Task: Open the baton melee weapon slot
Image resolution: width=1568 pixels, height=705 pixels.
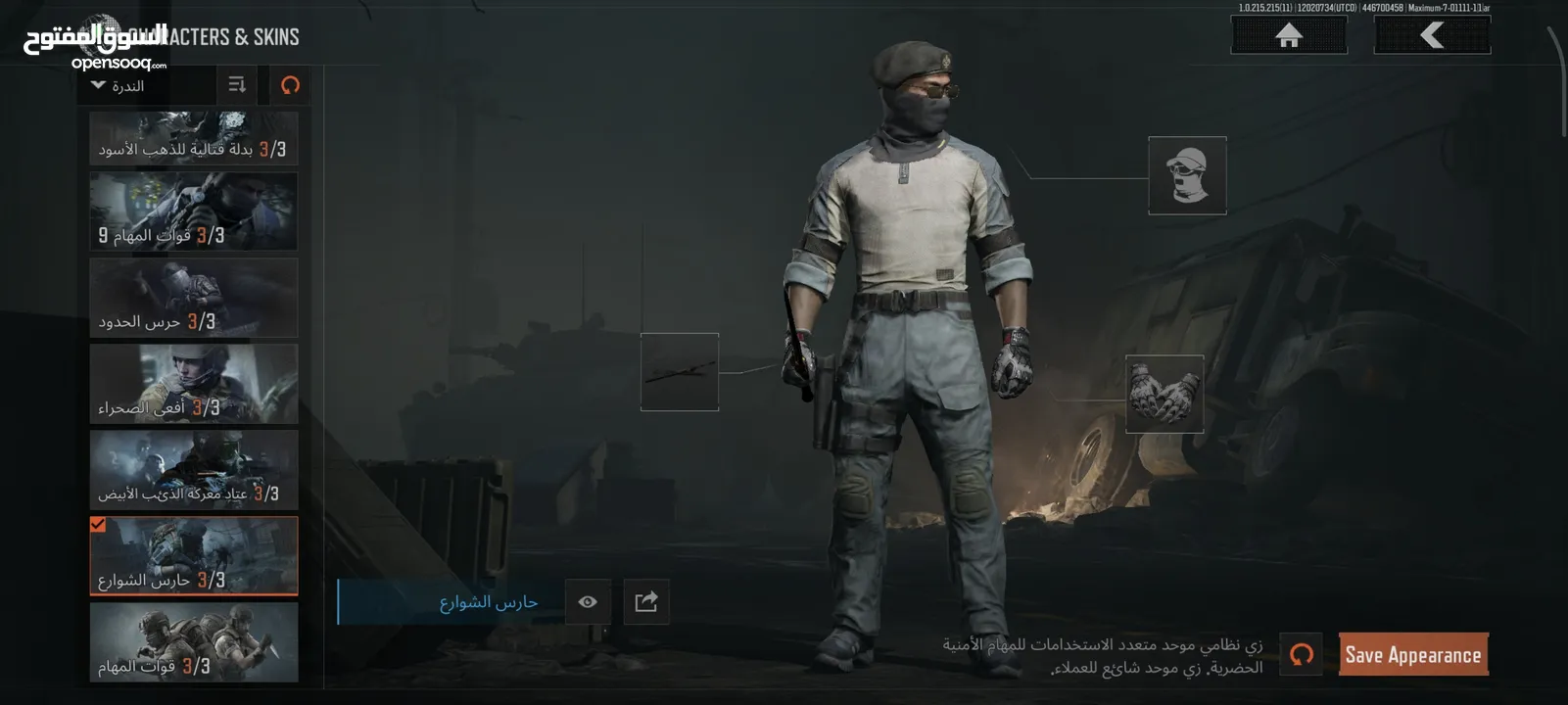Action: tap(680, 372)
